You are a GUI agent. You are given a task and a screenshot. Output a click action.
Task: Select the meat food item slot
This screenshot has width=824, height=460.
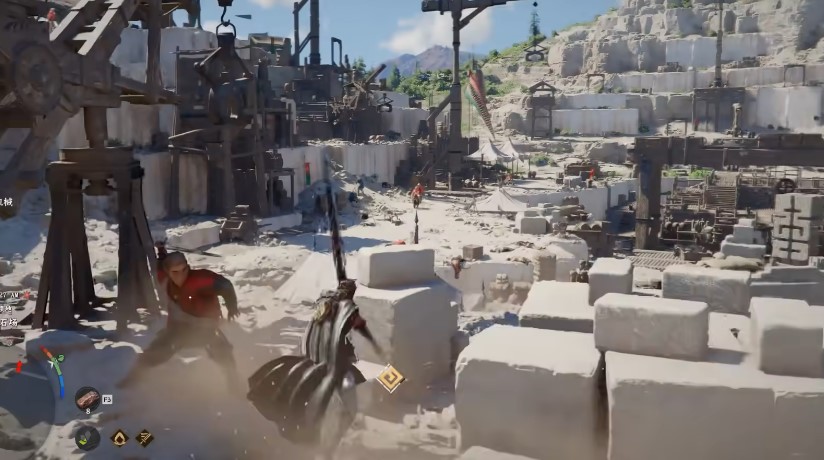click(x=87, y=399)
